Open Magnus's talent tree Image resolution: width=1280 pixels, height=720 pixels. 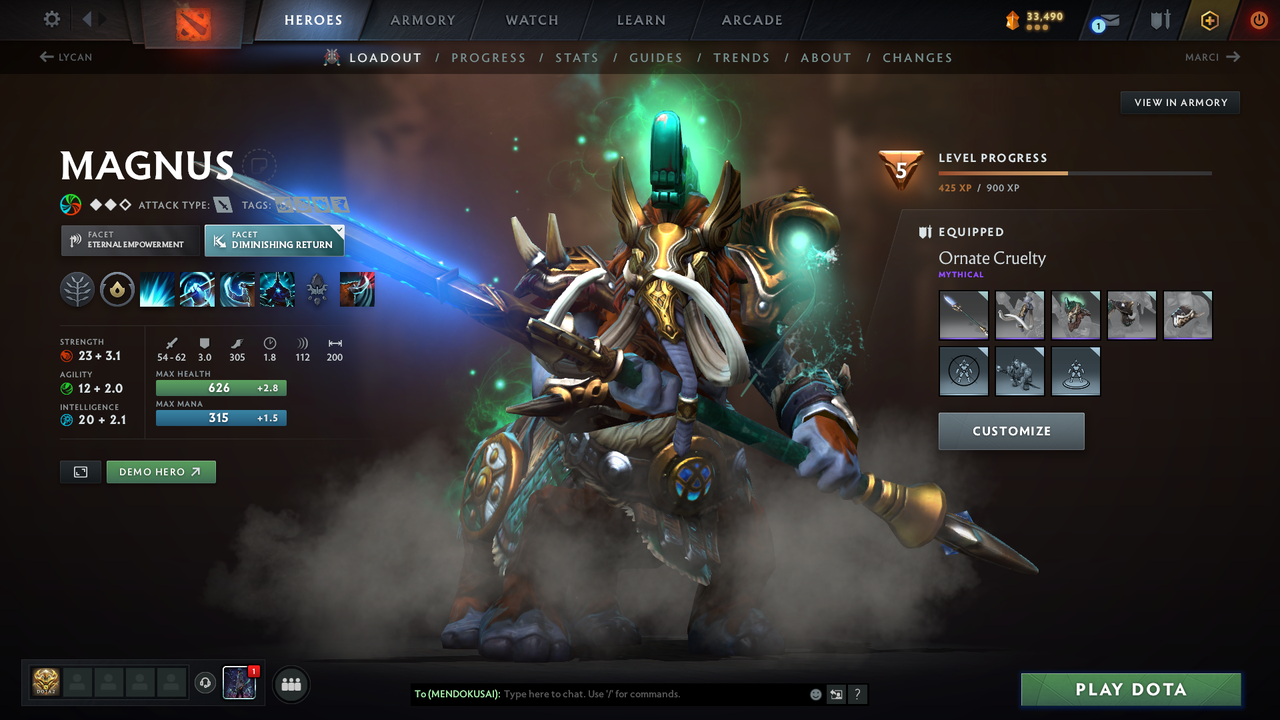point(75,289)
